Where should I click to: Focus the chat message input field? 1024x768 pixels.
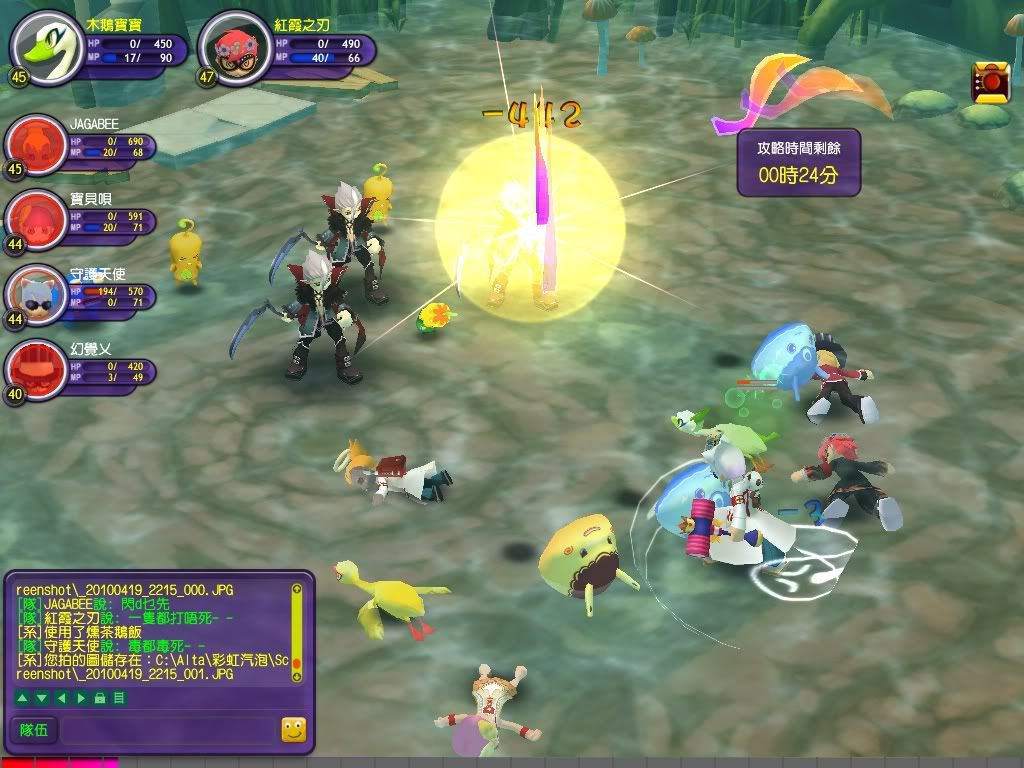click(168, 730)
